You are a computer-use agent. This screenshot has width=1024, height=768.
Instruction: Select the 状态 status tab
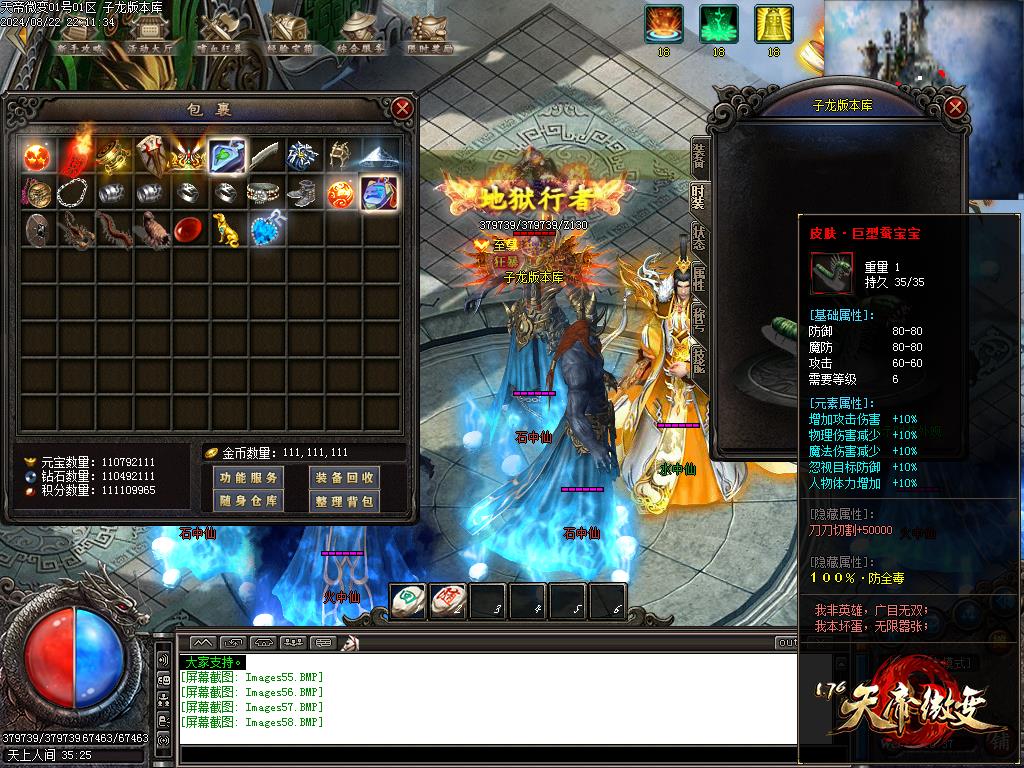tap(699, 236)
